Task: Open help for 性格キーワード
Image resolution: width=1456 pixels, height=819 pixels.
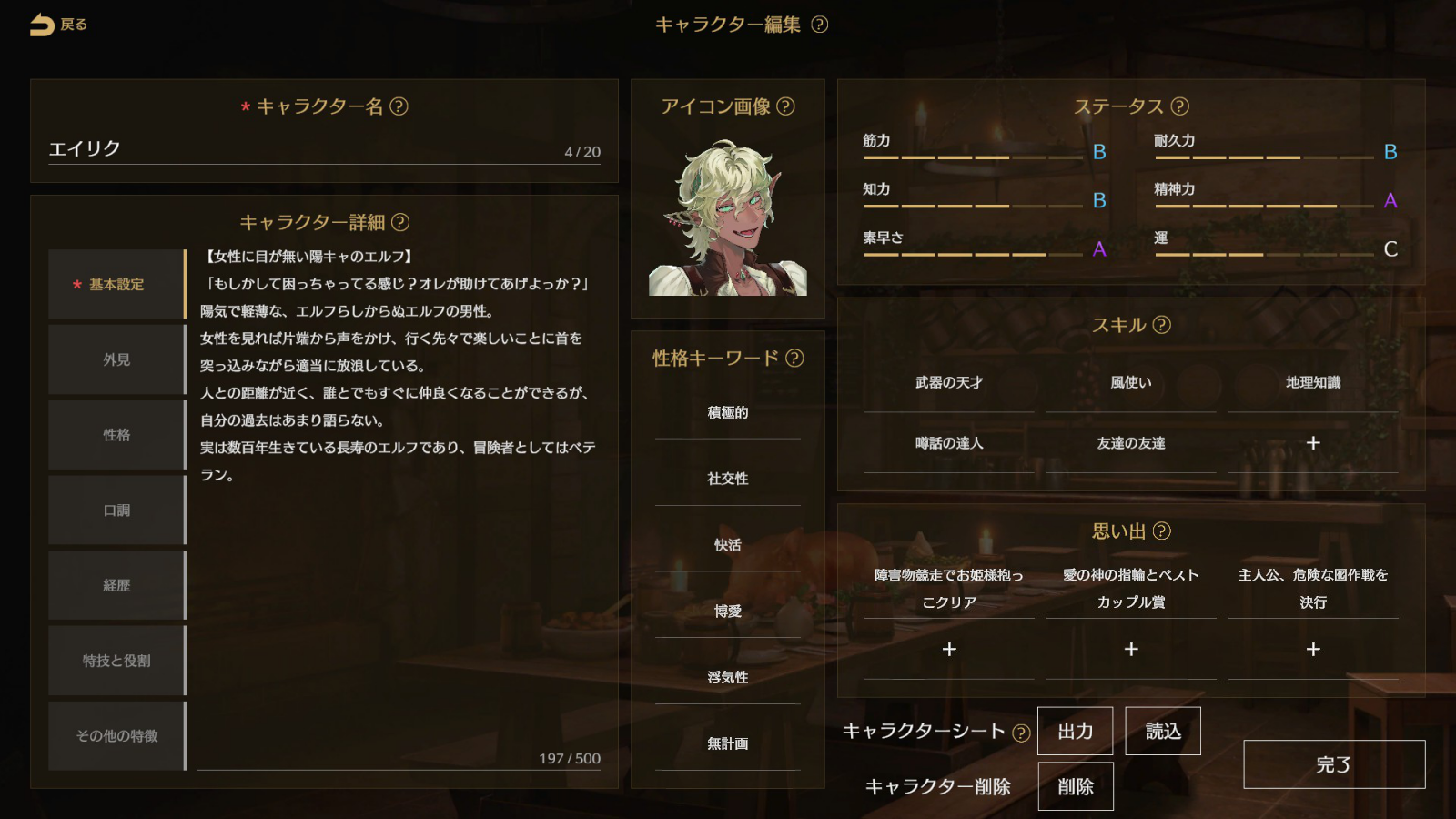Action: pyautogui.click(x=793, y=359)
